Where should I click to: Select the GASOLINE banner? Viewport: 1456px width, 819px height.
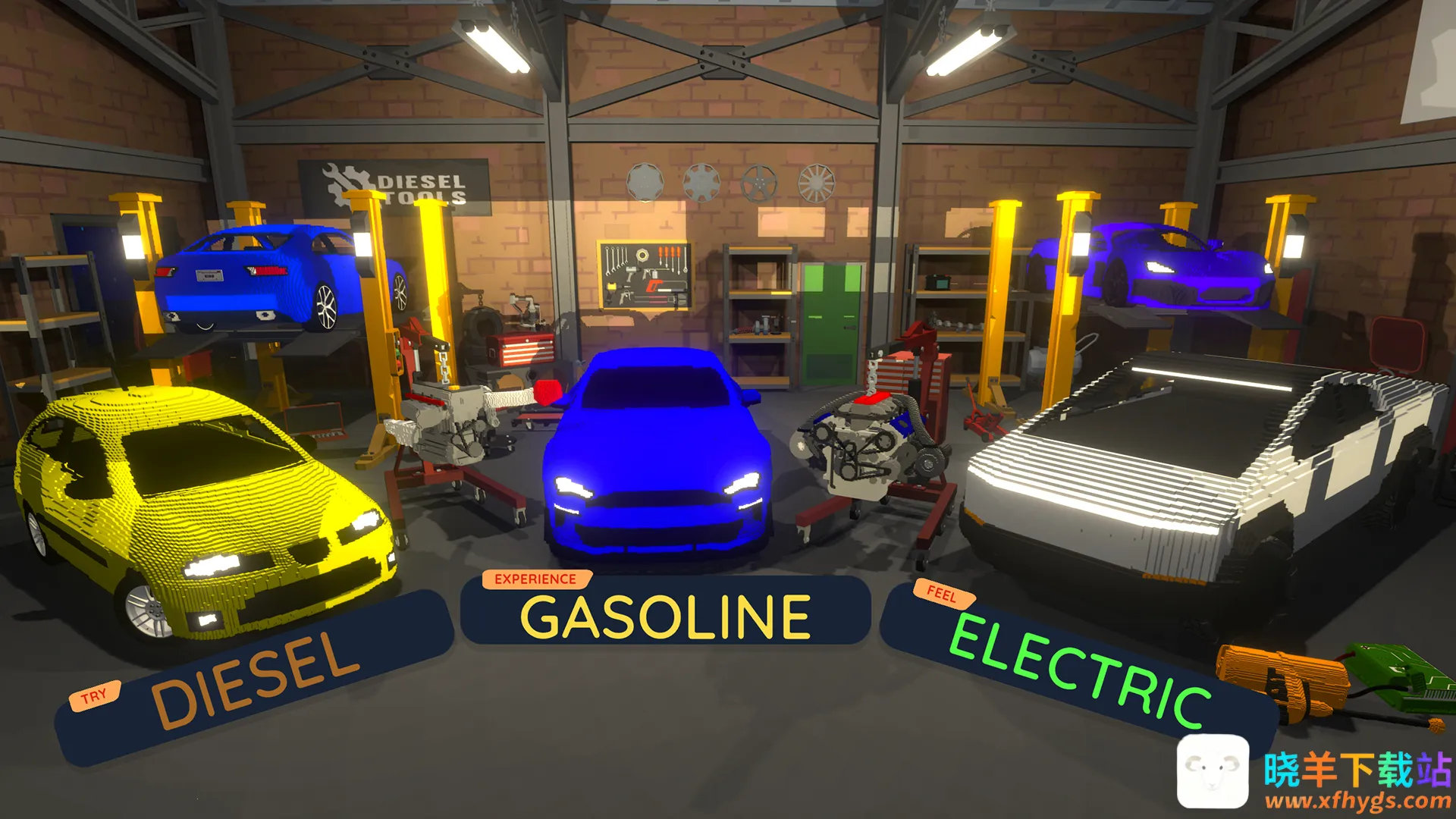click(665, 615)
